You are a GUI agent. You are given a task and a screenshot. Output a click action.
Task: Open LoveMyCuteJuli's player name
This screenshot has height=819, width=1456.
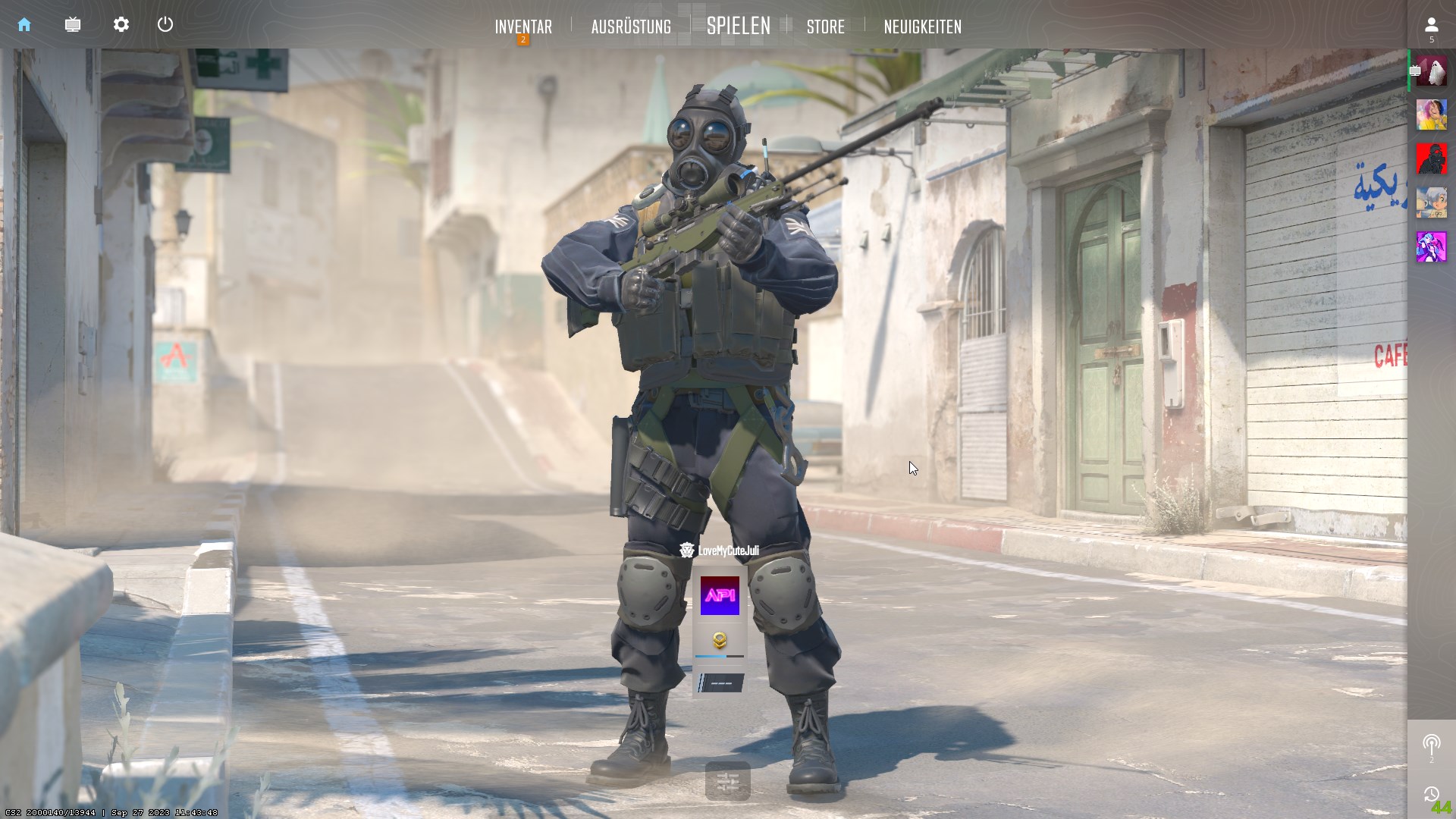coord(727,551)
